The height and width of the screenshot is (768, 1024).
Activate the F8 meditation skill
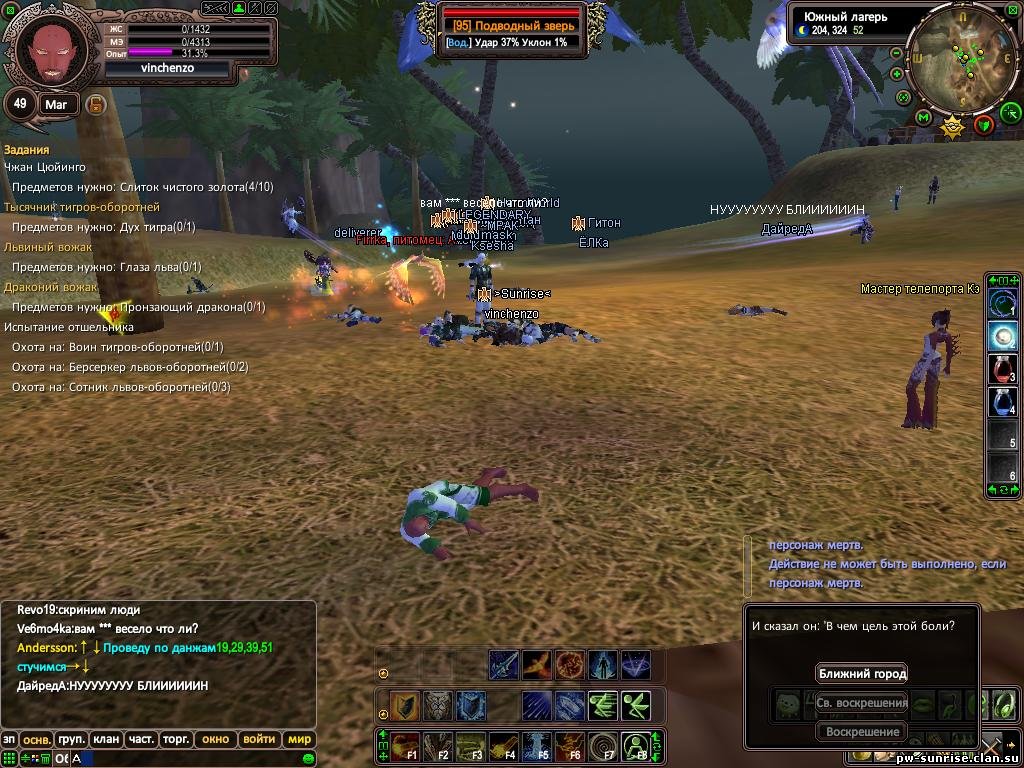pyautogui.click(x=636, y=746)
